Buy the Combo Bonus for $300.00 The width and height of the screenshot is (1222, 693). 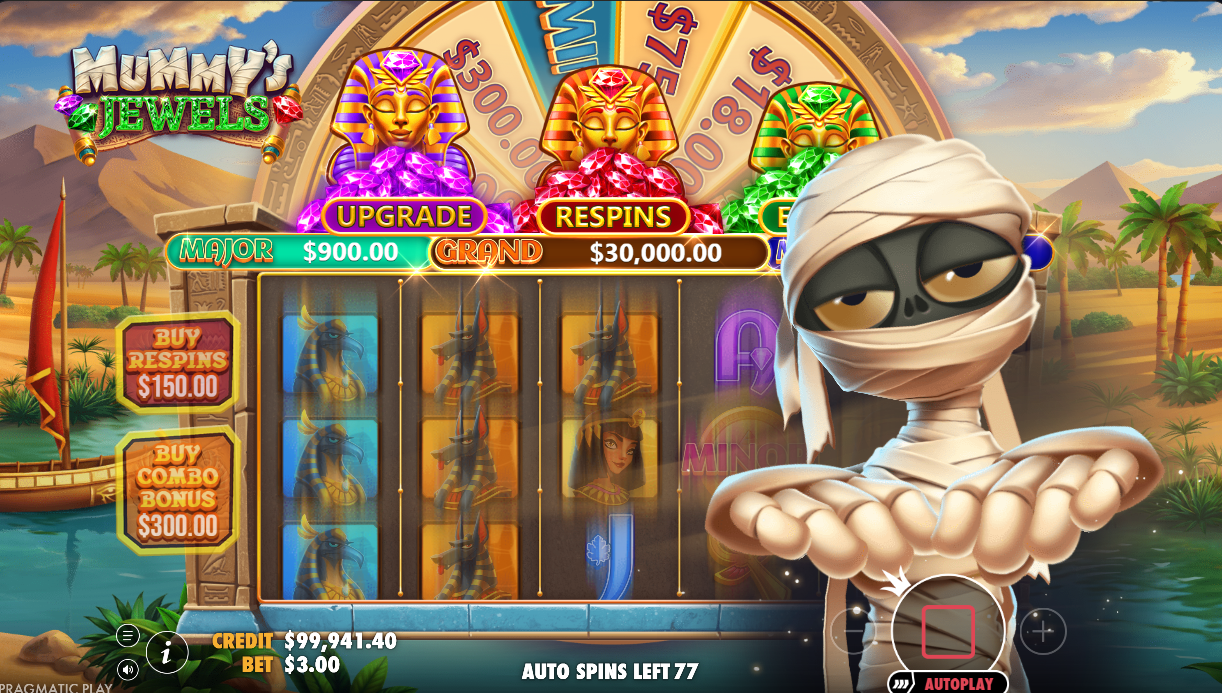[177, 489]
